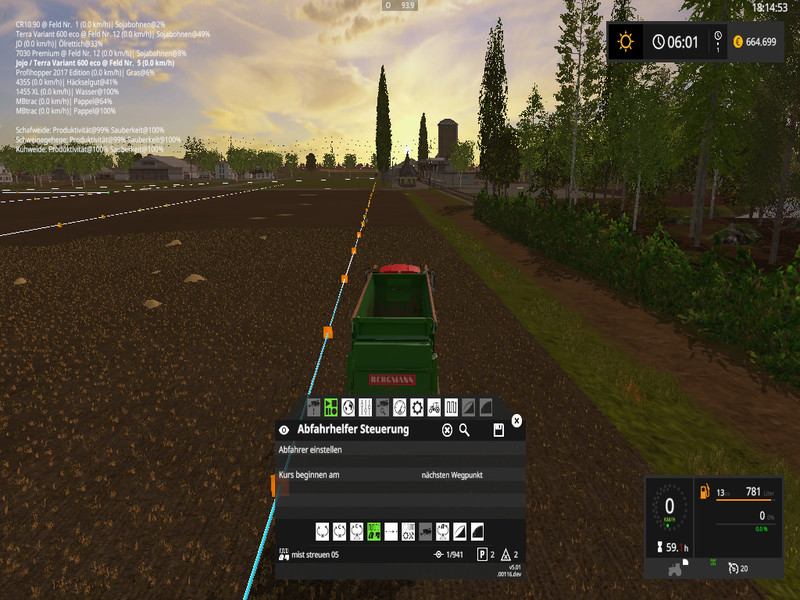Select the white diagonal field mode icon

(459, 530)
